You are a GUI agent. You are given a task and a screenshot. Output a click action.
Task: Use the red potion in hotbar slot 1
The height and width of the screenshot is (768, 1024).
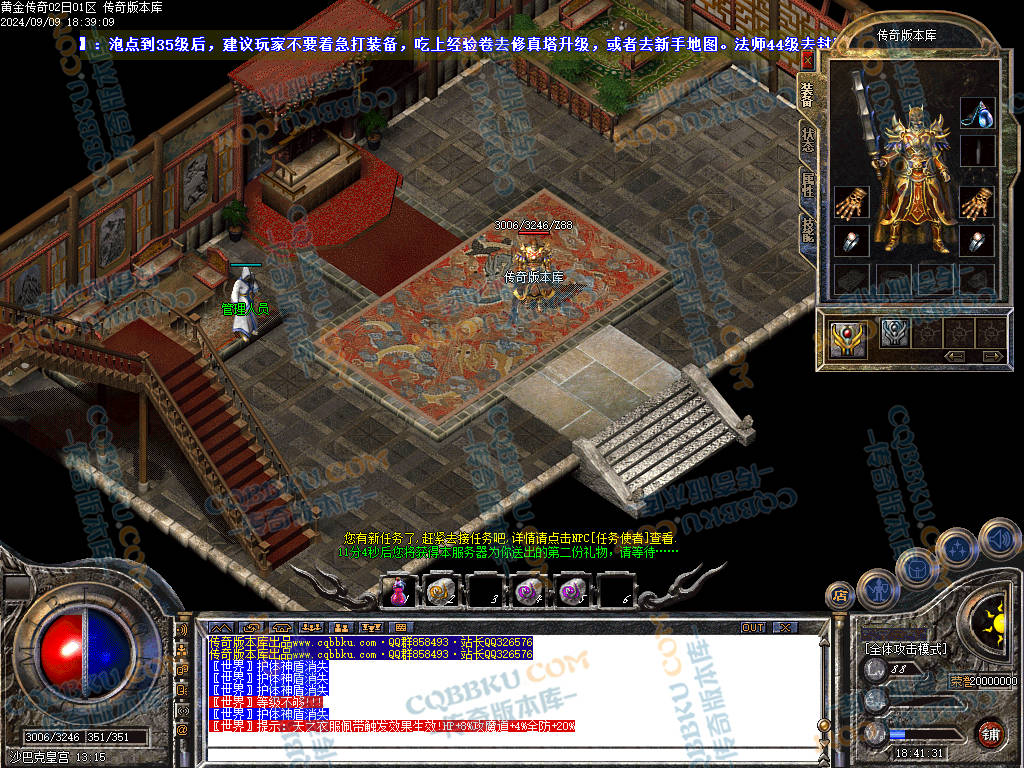pos(397,592)
